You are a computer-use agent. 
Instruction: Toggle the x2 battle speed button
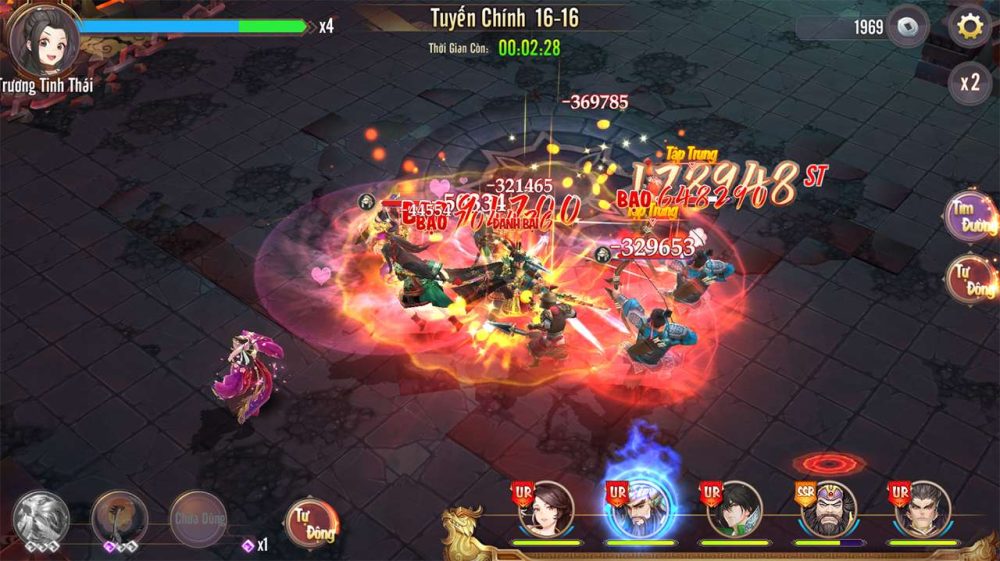(969, 83)
